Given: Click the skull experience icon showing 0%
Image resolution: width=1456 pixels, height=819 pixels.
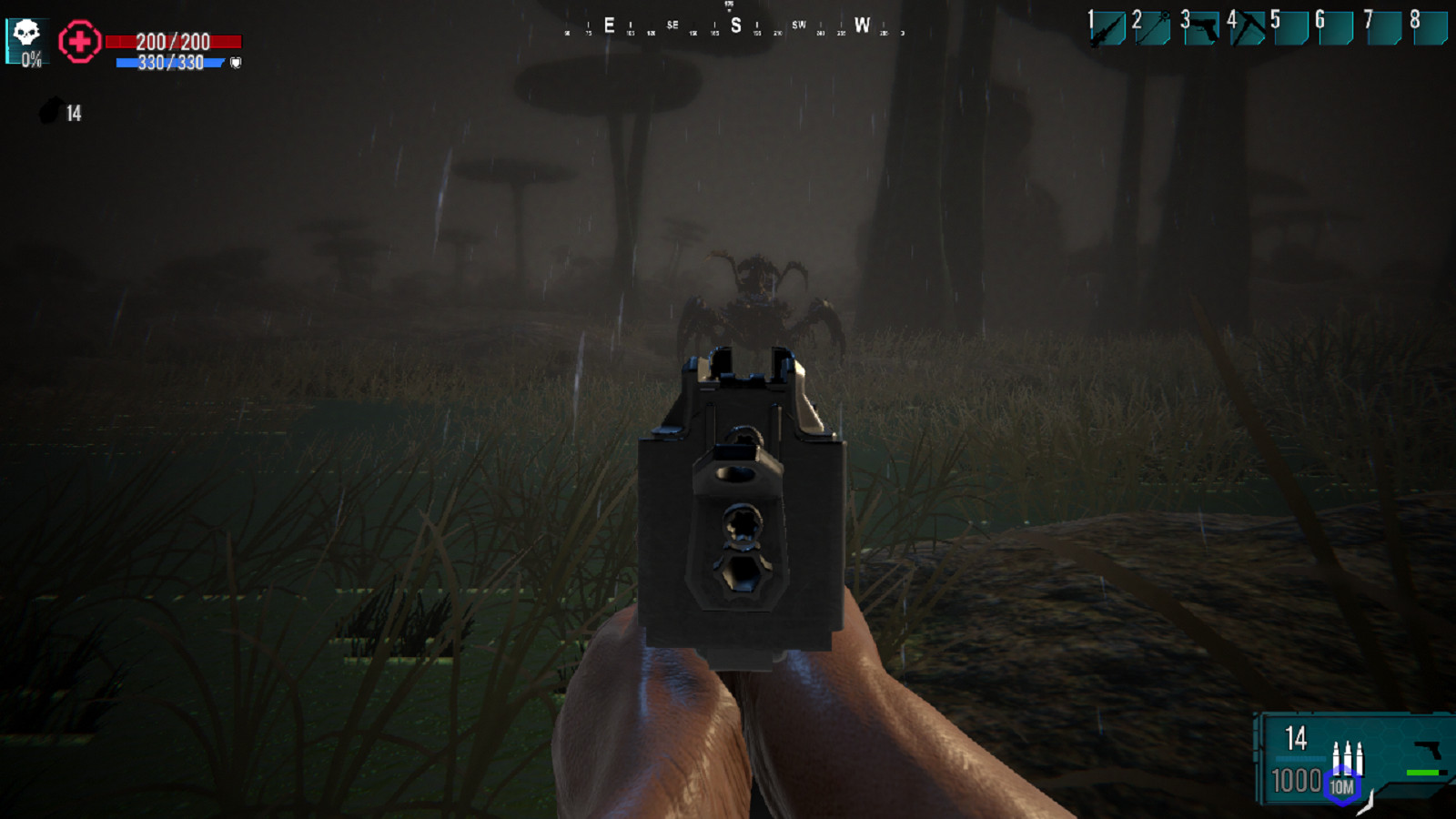Looking at the screenshot, I should click(x=25, y=38).
